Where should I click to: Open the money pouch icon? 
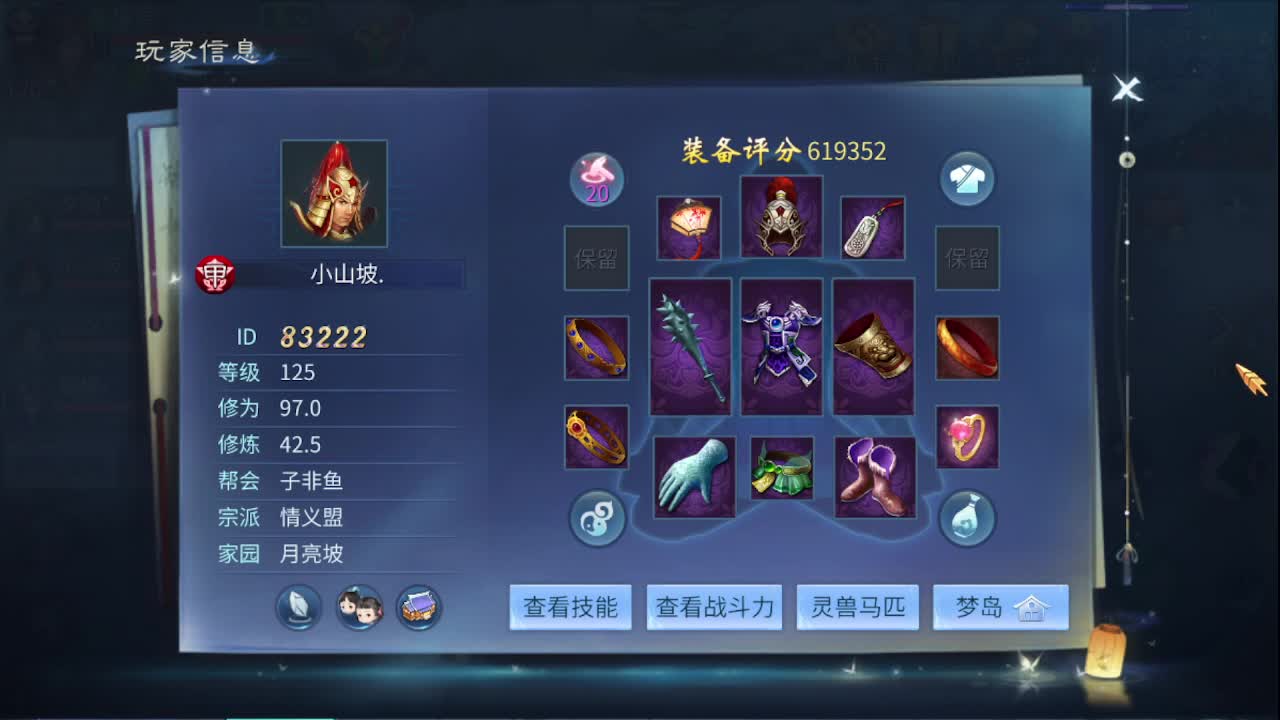[966, 518]
